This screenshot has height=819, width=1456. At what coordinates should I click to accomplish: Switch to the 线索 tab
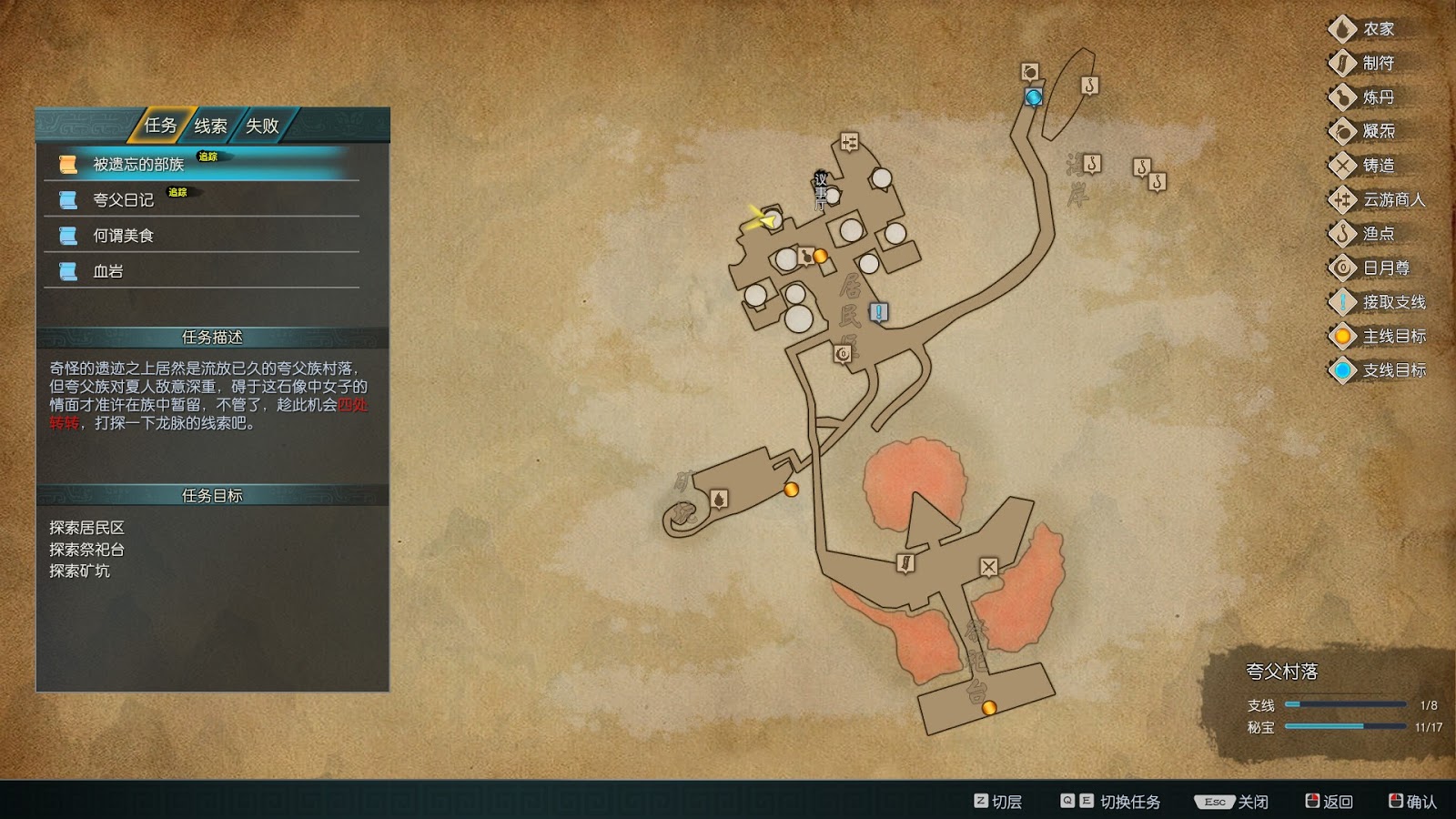tap(210, 126)
